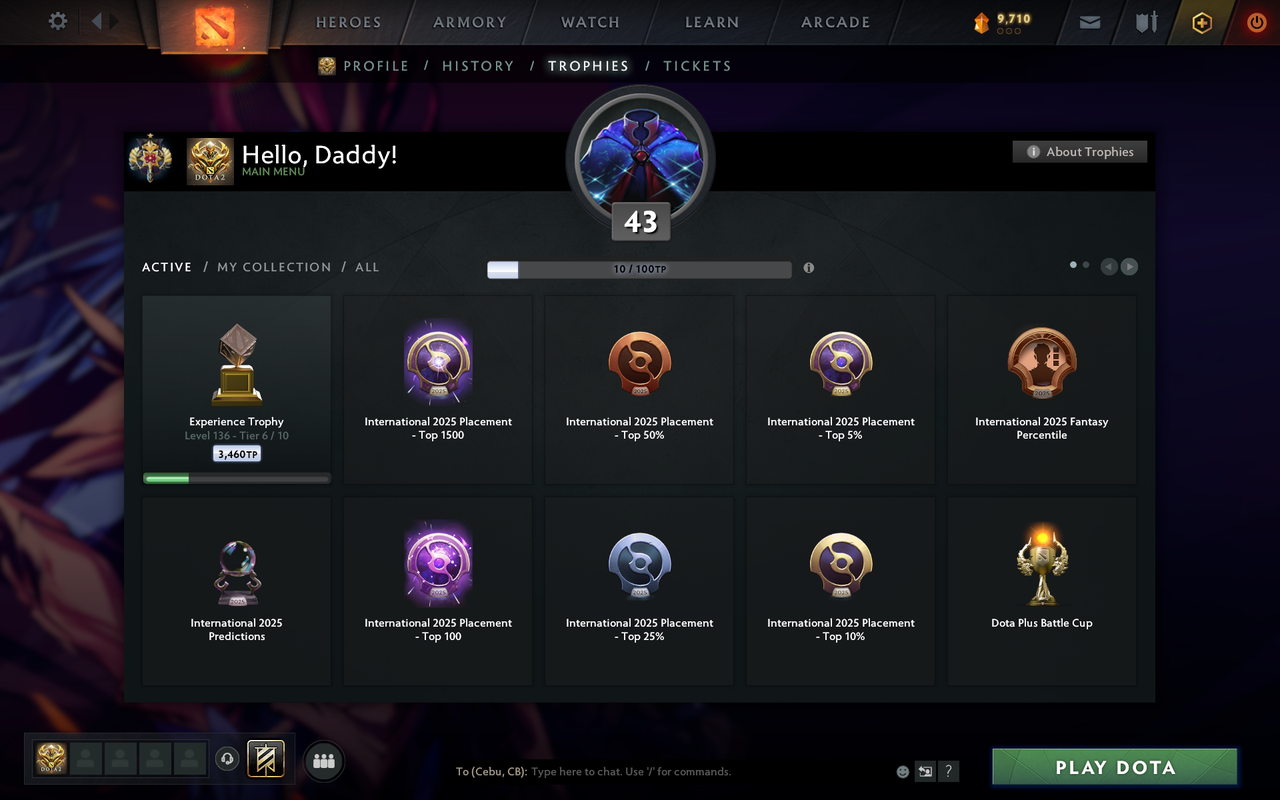
Task: Open the friends list icon in bottom bar
Action: (323, 761)
